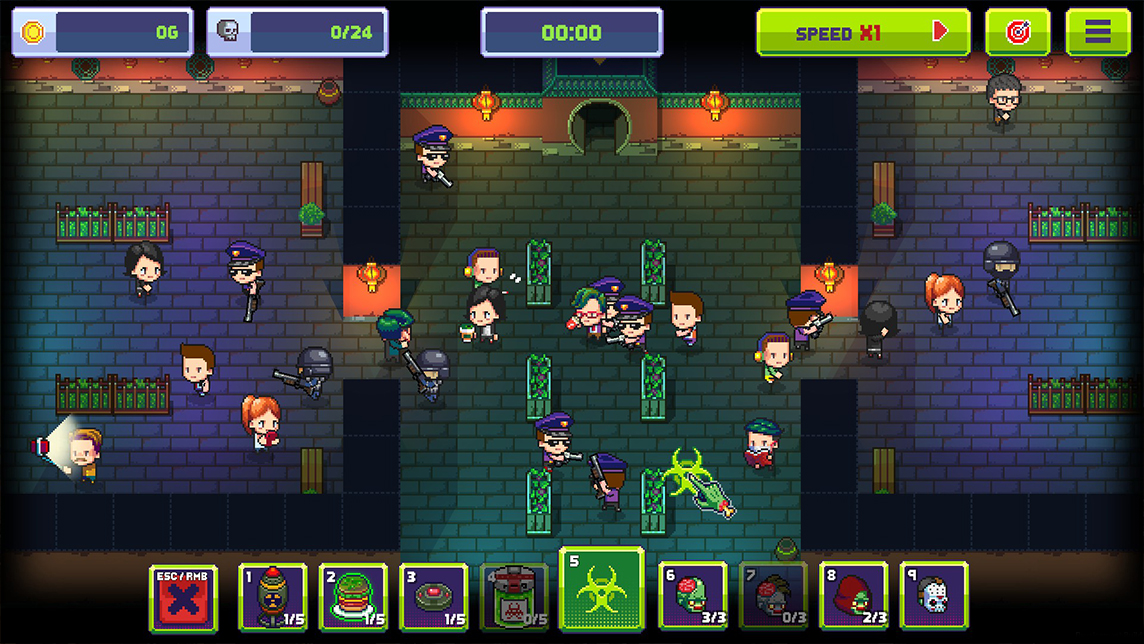The width and height of the screenshot is (1144, 644).
Task: Pick the exposed-brain zombie in slot 6
Action: point(693,598)
